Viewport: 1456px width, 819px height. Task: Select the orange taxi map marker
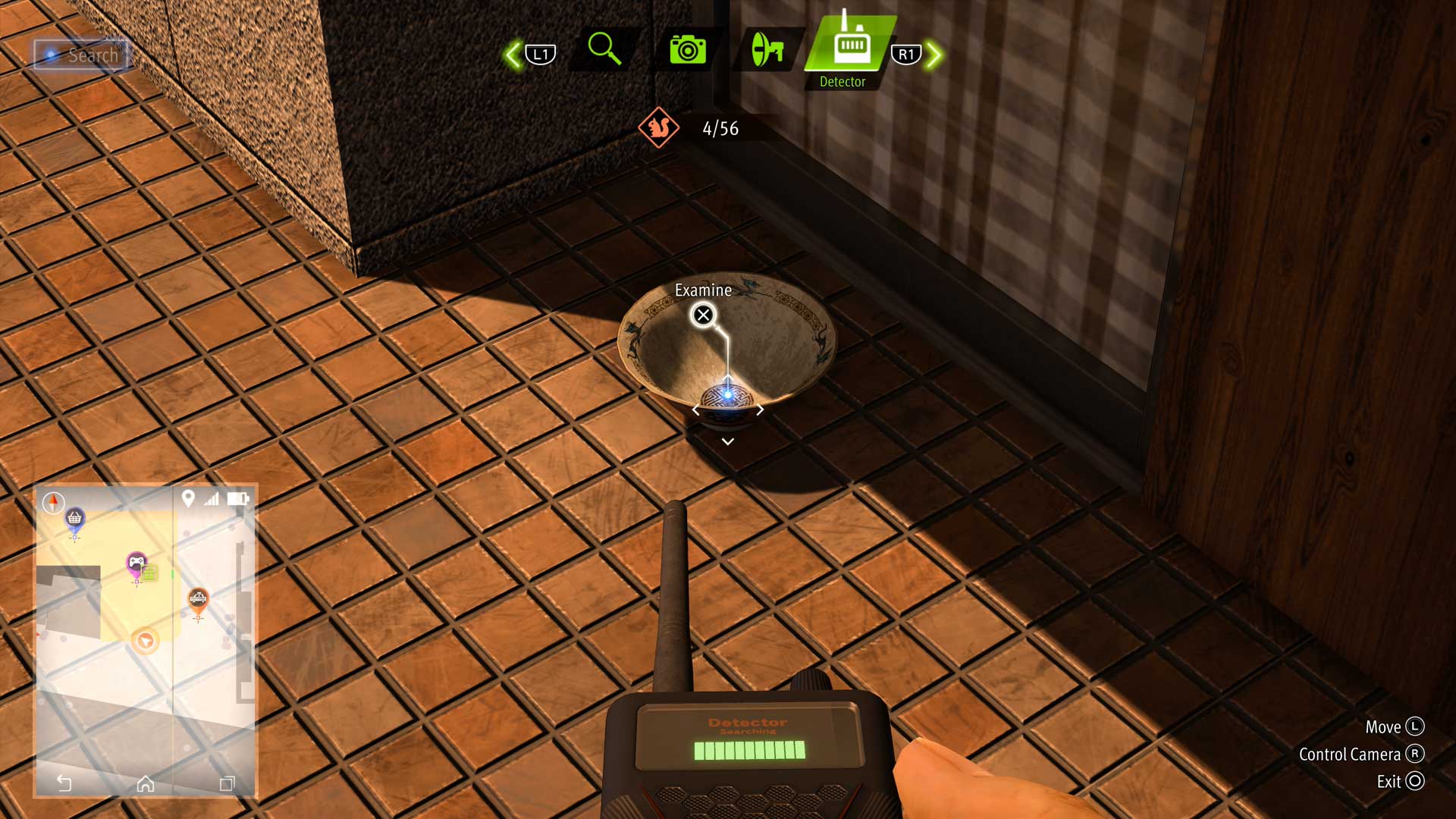(198, 599)
